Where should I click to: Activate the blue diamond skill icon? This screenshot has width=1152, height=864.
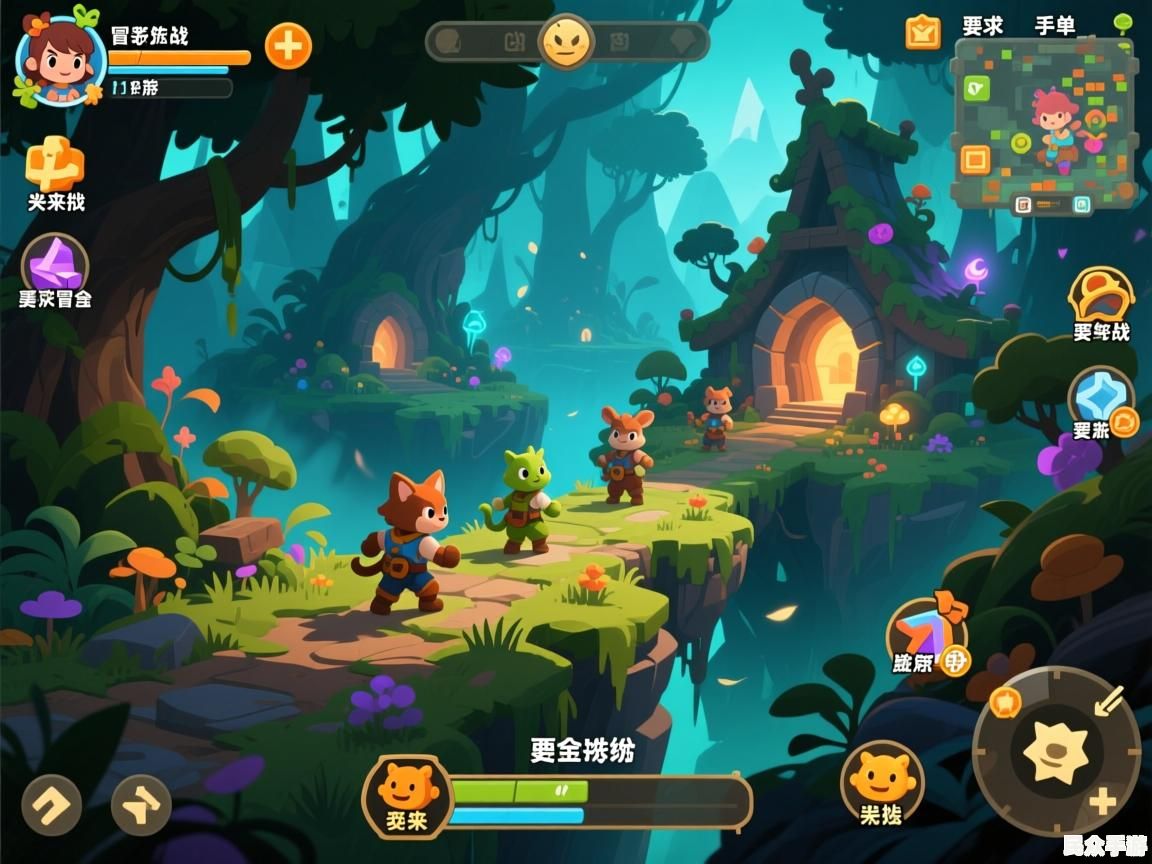[x=1100, y=396]
